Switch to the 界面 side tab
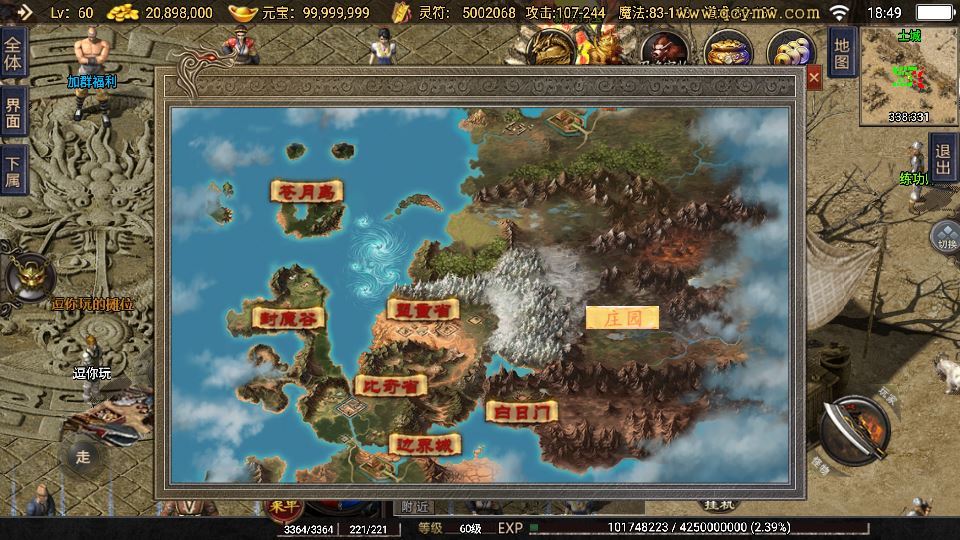 click(13, 112)
